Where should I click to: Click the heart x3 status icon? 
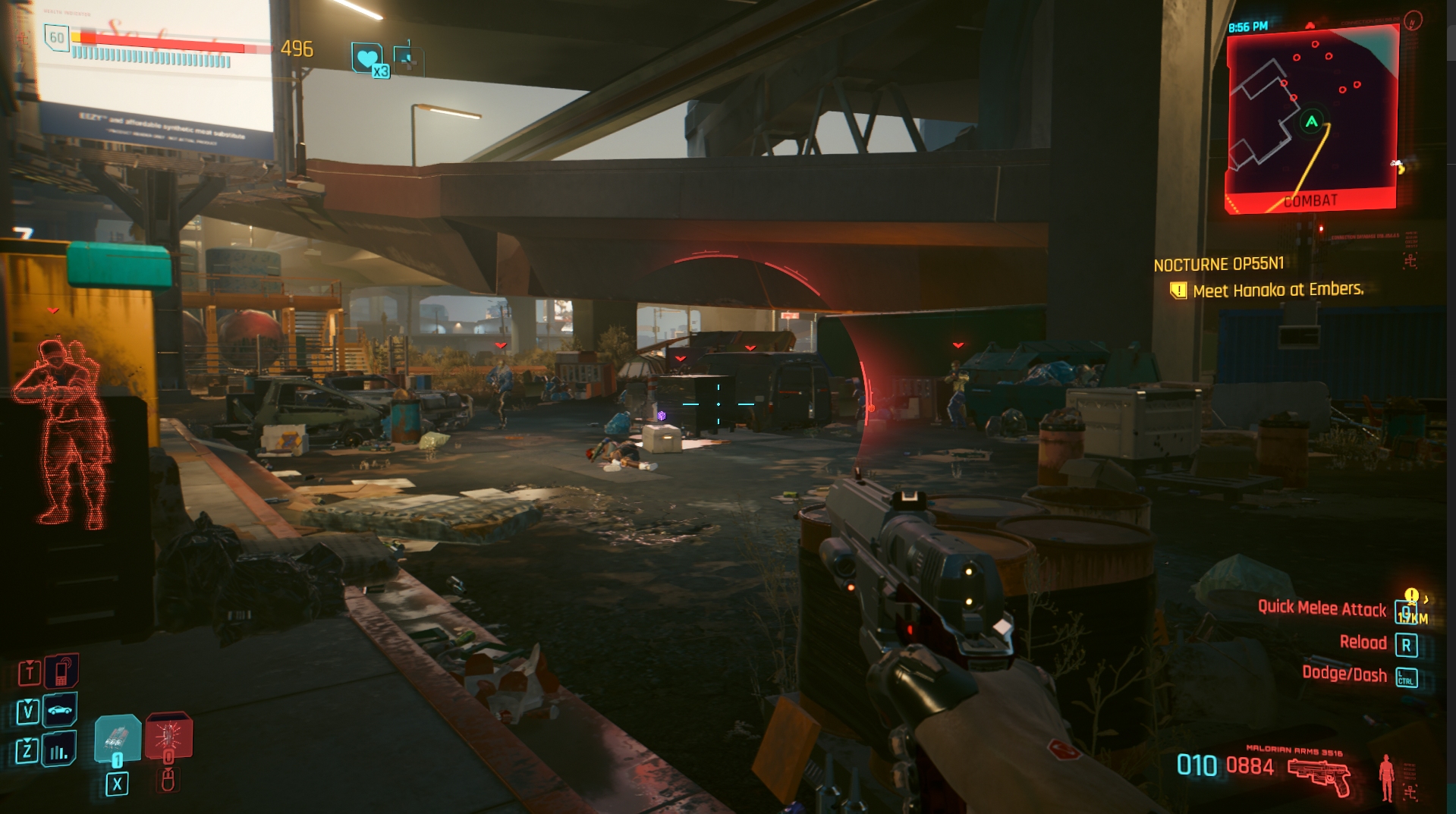click(368, 58)
